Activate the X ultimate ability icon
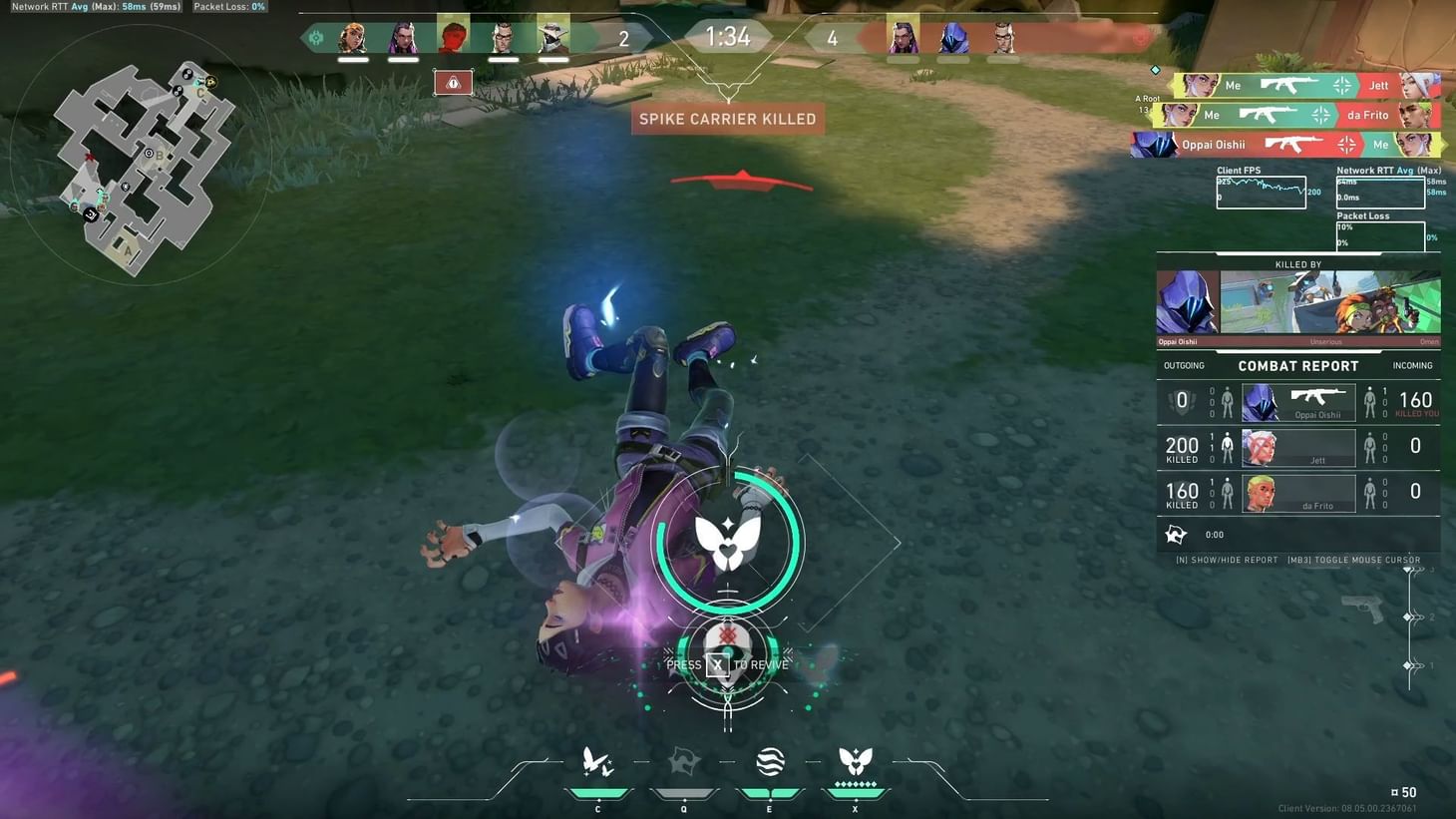This screenshot has width=1456, height=819. tap(855, 761)
